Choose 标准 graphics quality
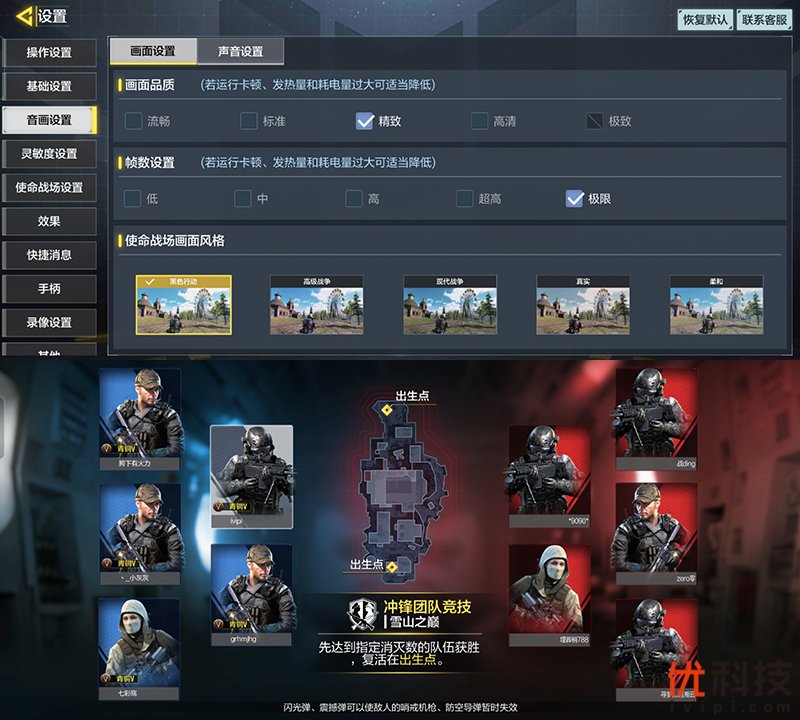 click(x=249, y=121)
